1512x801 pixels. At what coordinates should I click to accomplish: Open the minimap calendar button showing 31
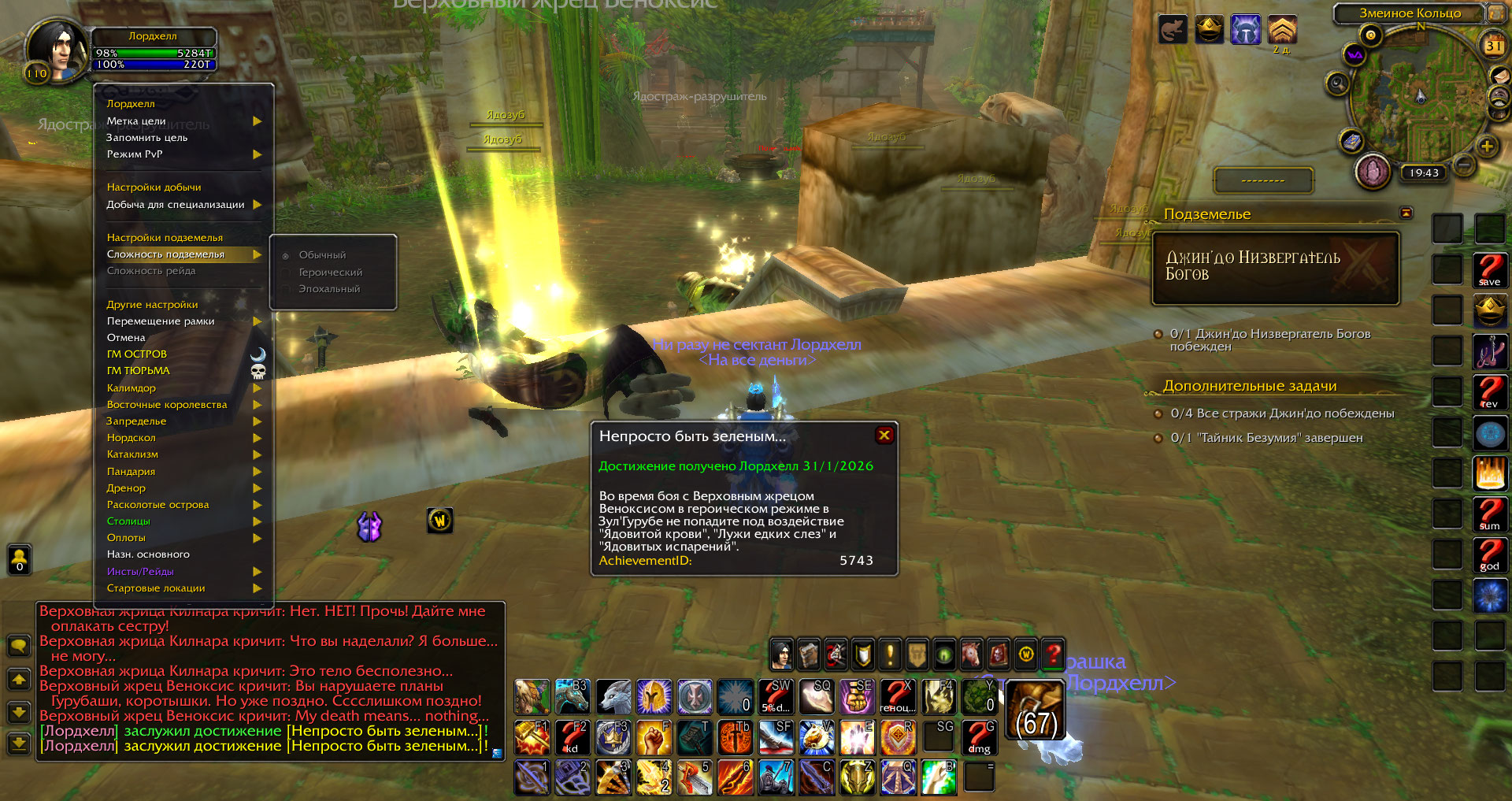1494,46
